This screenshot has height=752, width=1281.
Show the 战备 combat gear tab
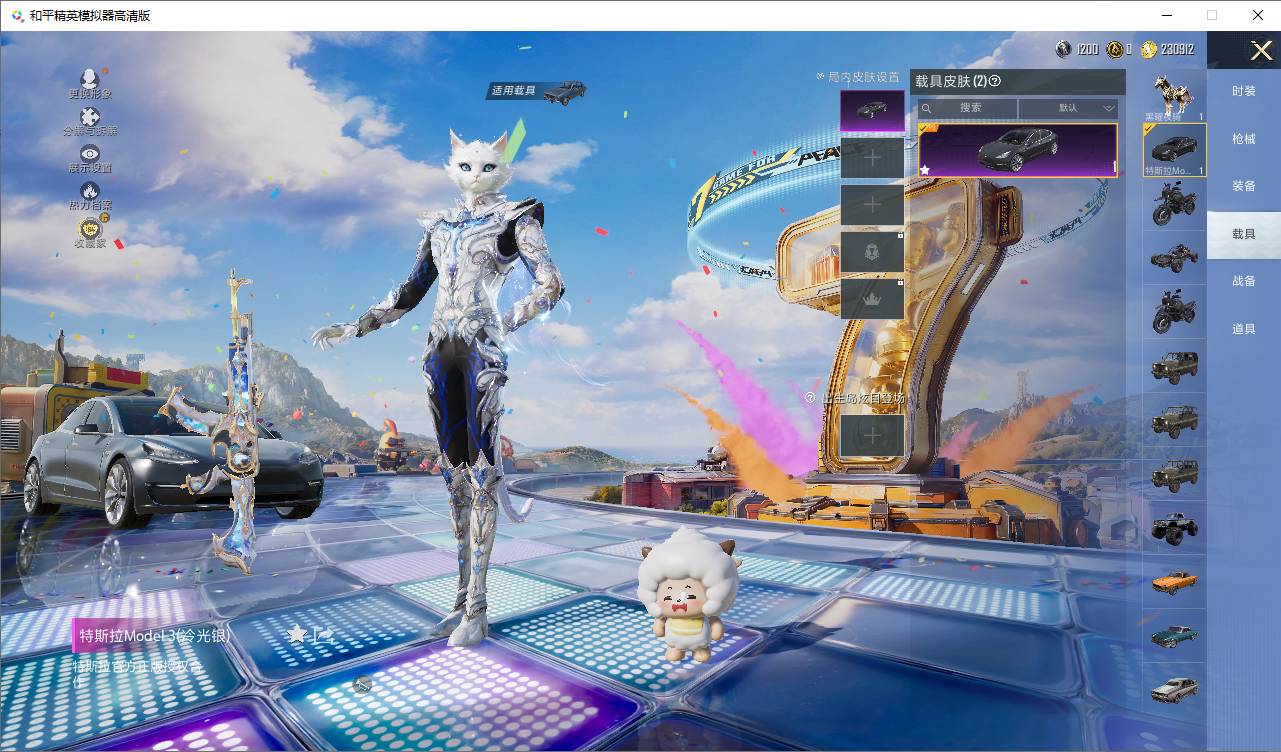[1243, 281]
